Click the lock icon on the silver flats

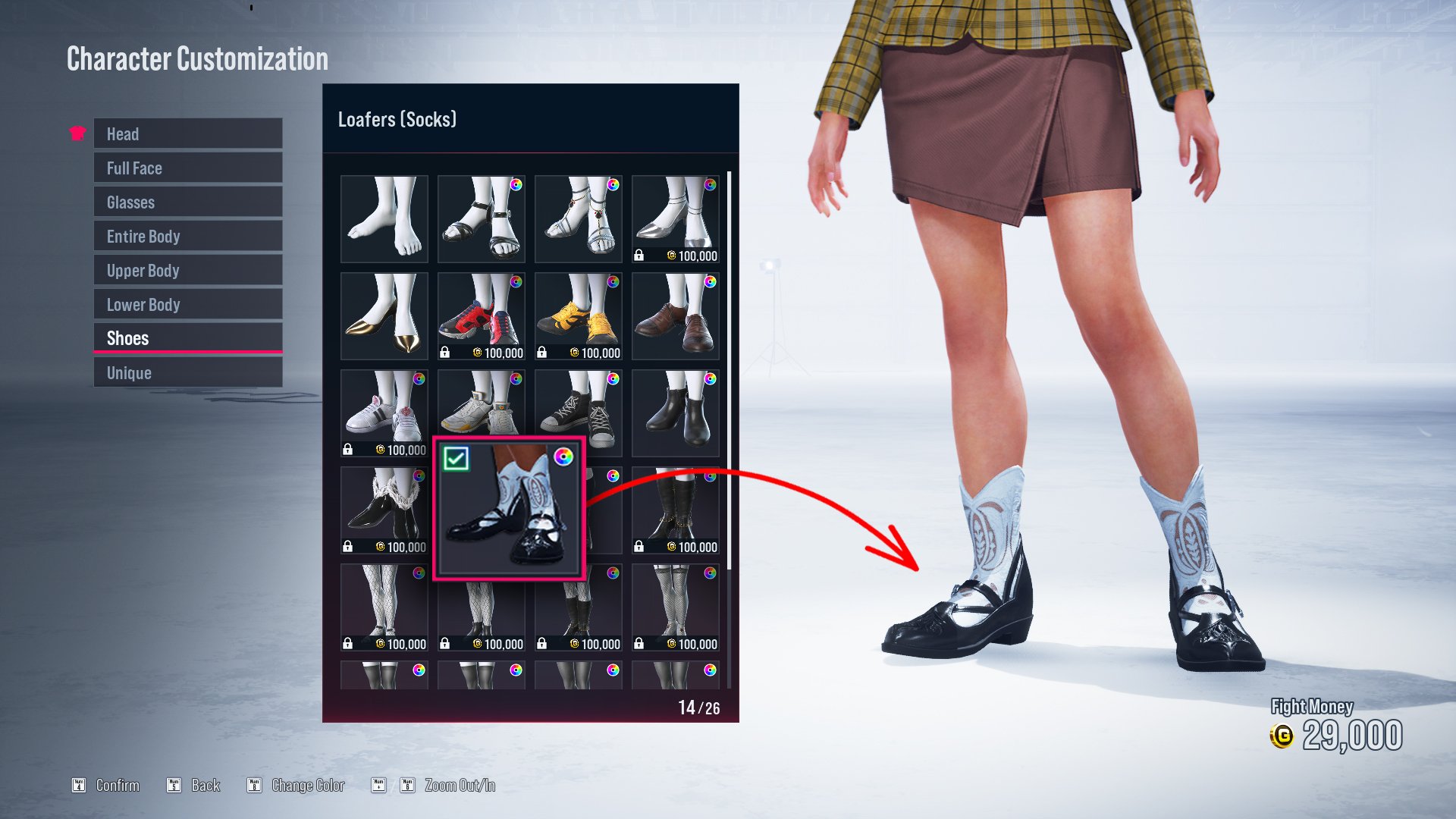coord(640,256)
